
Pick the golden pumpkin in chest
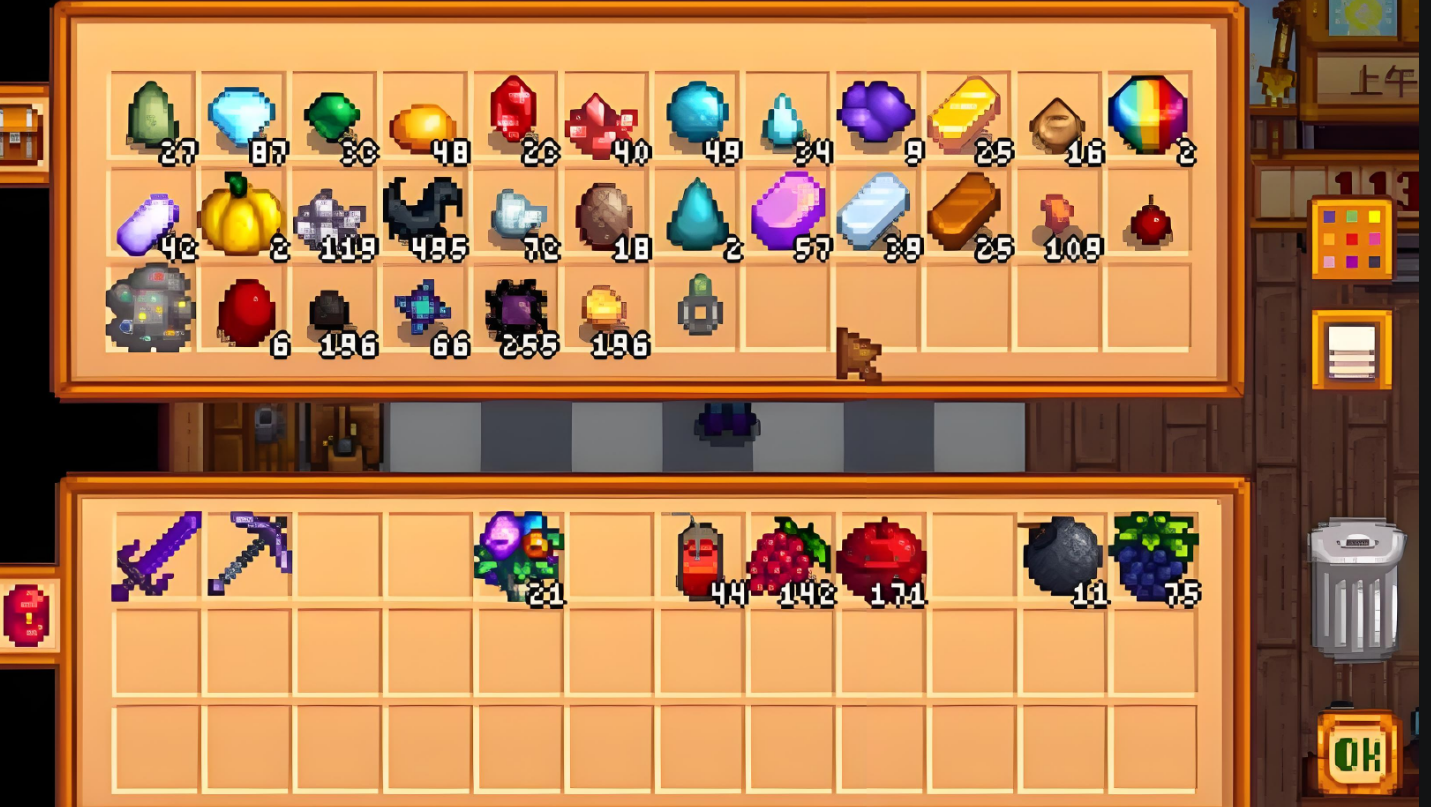240,213
